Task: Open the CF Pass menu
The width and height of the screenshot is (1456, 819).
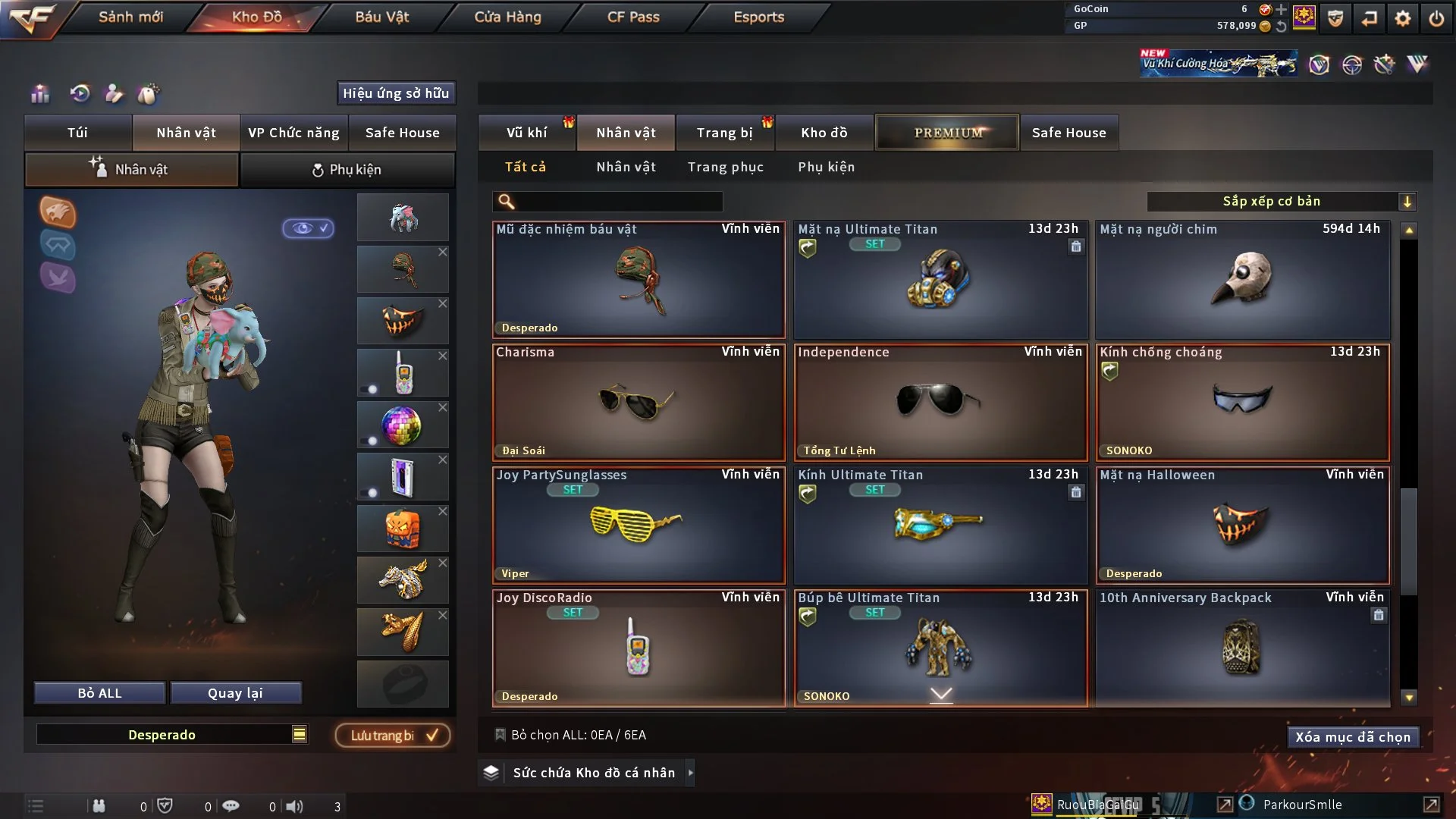Action: [633, 17]
